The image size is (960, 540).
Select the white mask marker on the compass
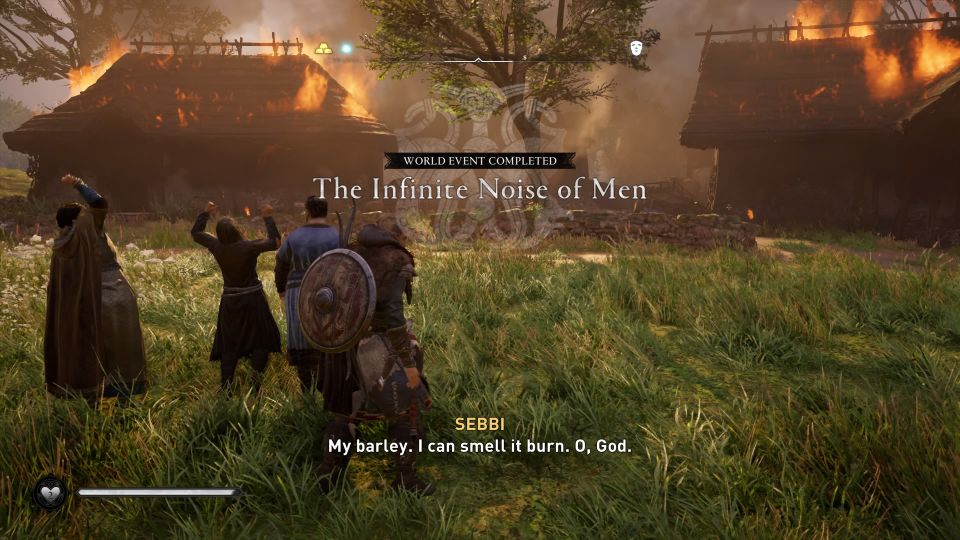point(636,48)
